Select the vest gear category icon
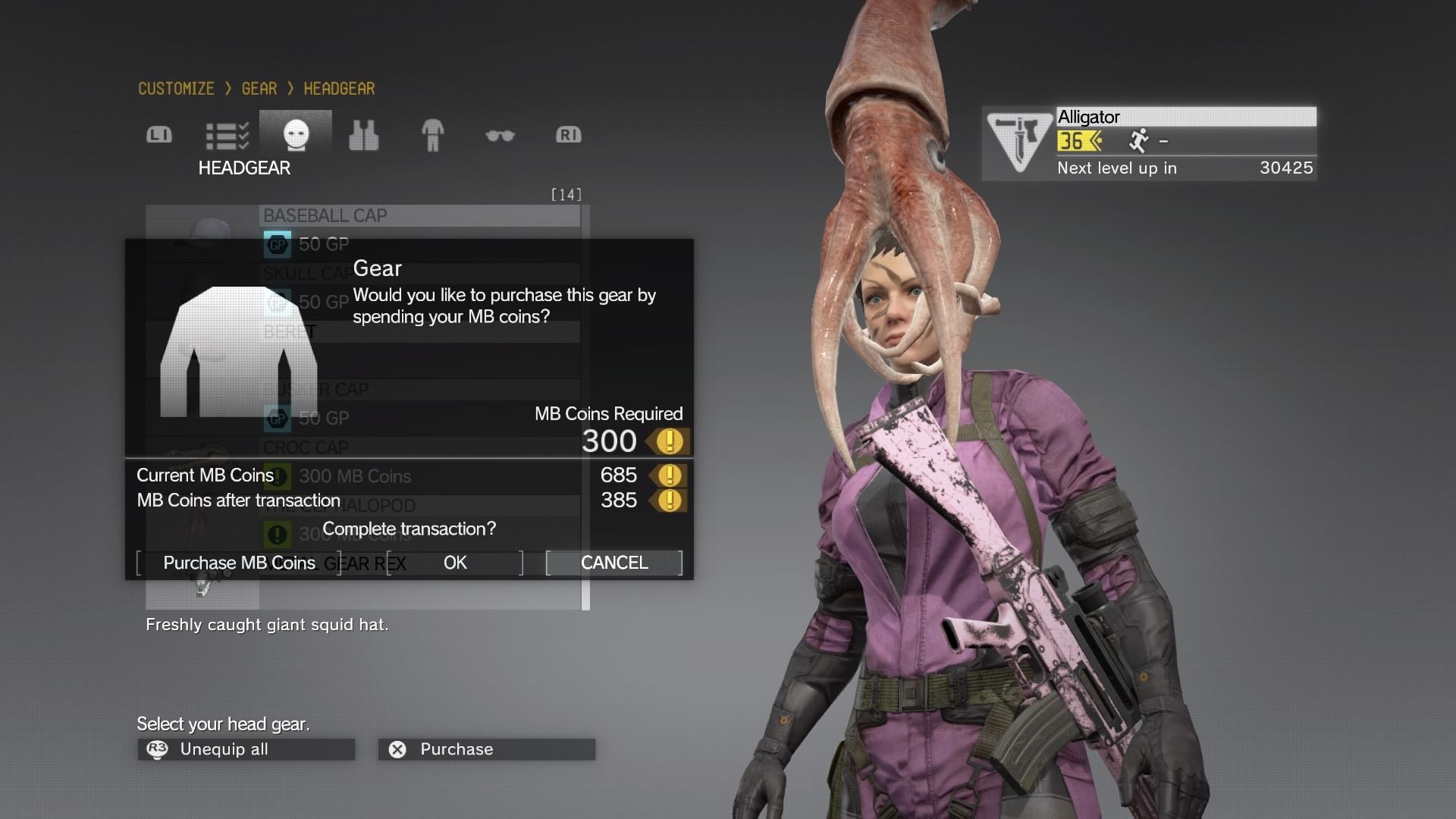Screen dimensions: 1456x819 point(364,134)
